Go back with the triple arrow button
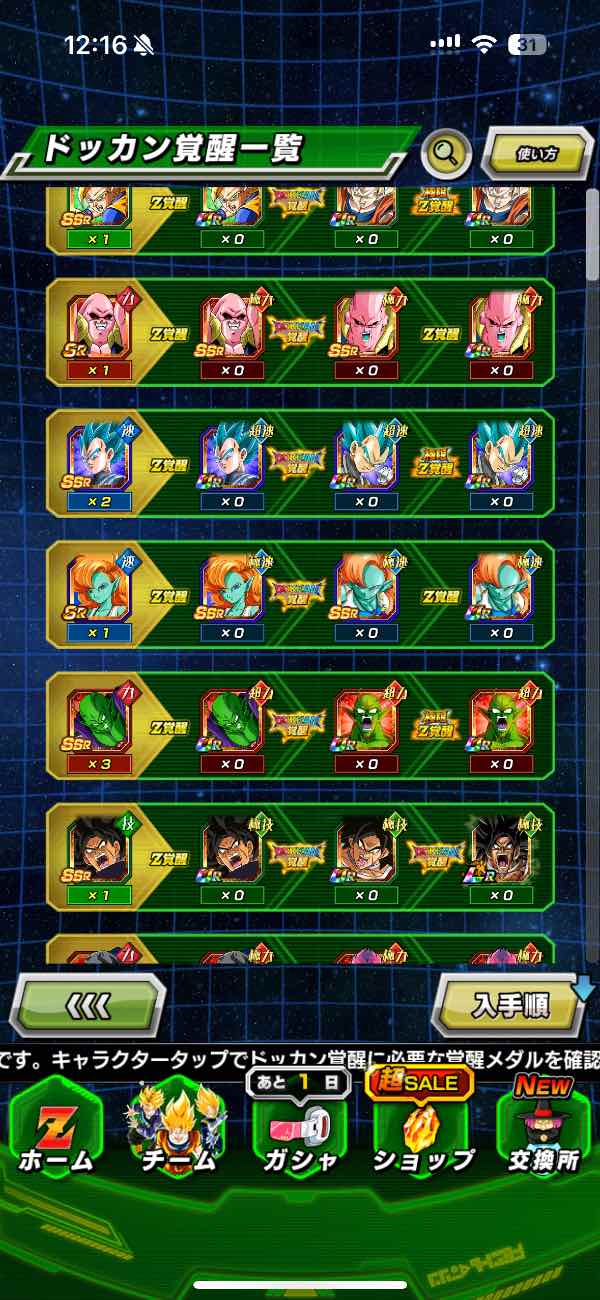 coord(88,1003)
